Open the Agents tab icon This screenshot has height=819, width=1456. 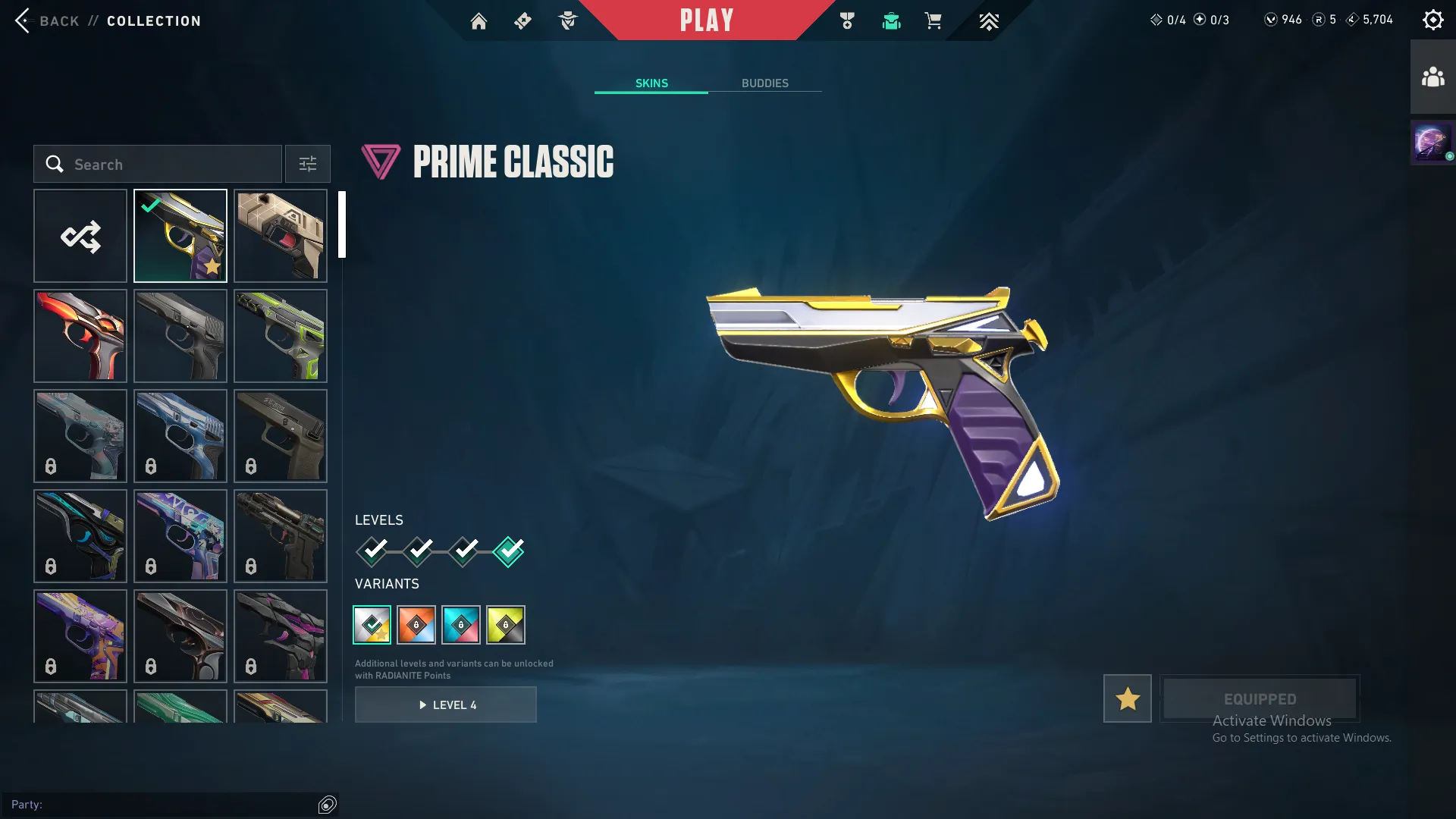[567, 20]
